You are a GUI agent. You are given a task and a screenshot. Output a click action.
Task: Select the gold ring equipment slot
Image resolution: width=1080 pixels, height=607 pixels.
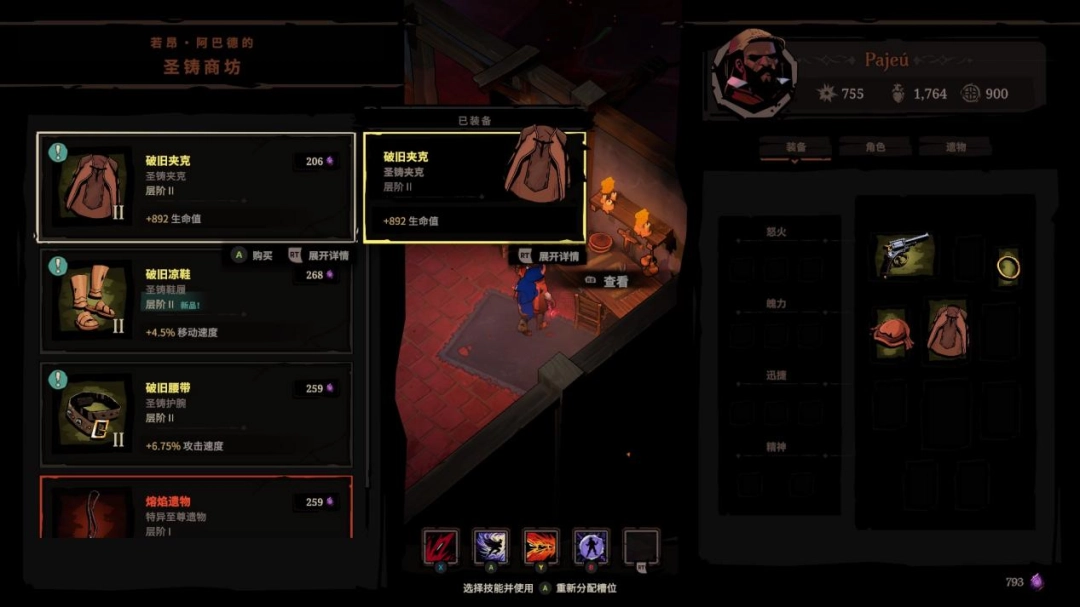1008,265
